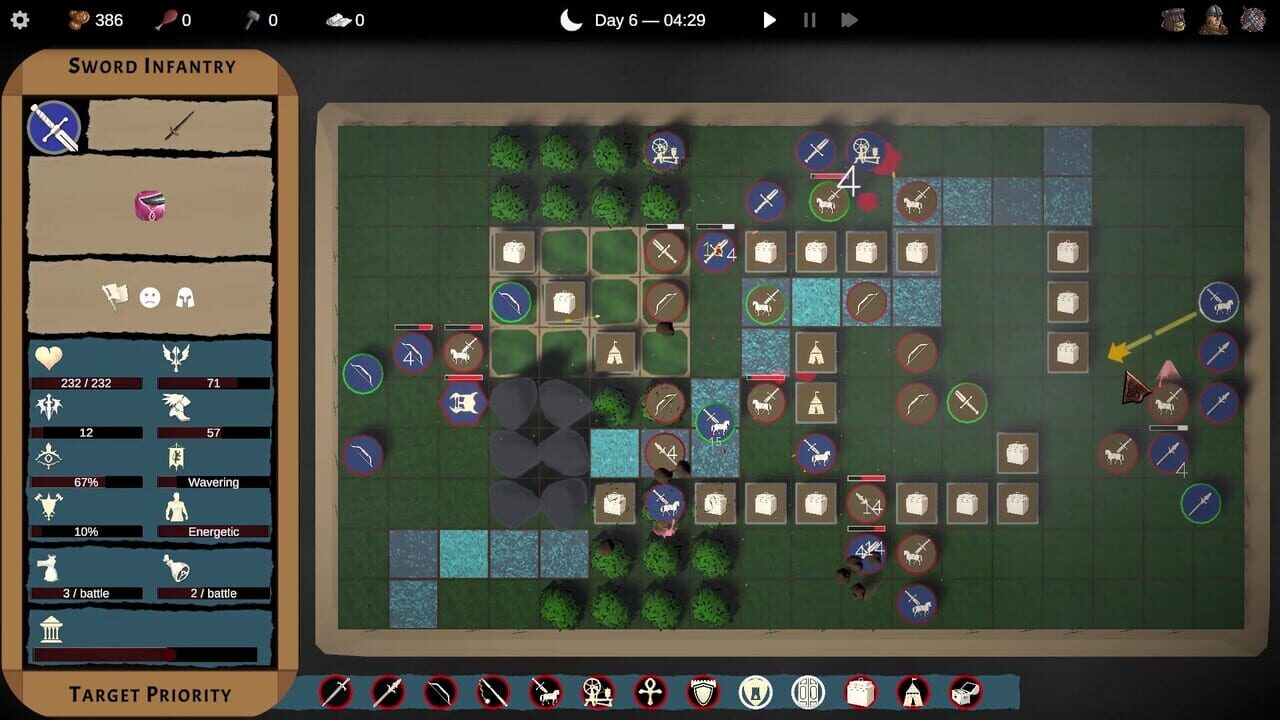Switch to the rightmost faction portrait
The height and width of the screenshot is (720, 1280).
[x=1254, y=18]
